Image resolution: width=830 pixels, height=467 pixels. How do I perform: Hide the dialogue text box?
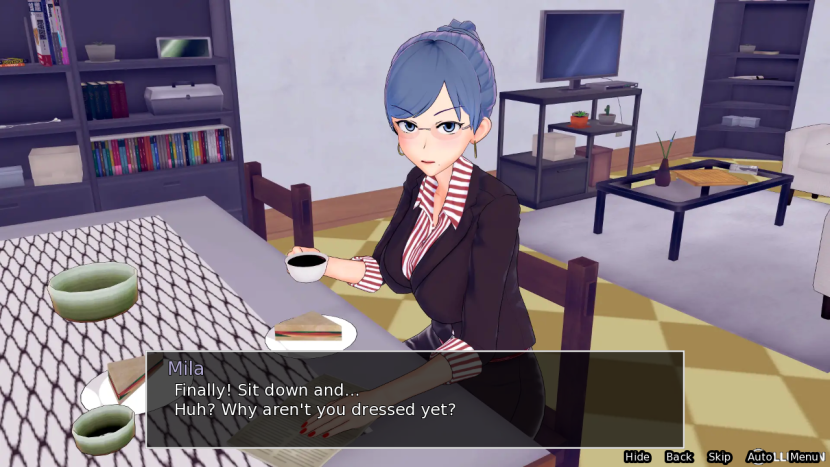click(637, 457)
